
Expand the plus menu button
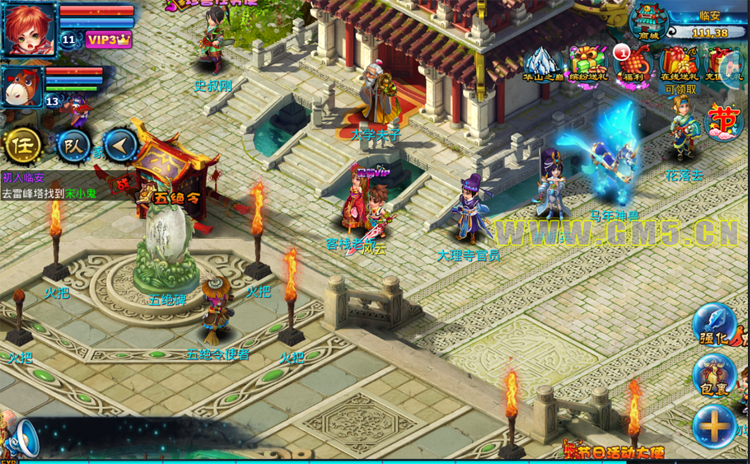(715, 426)
